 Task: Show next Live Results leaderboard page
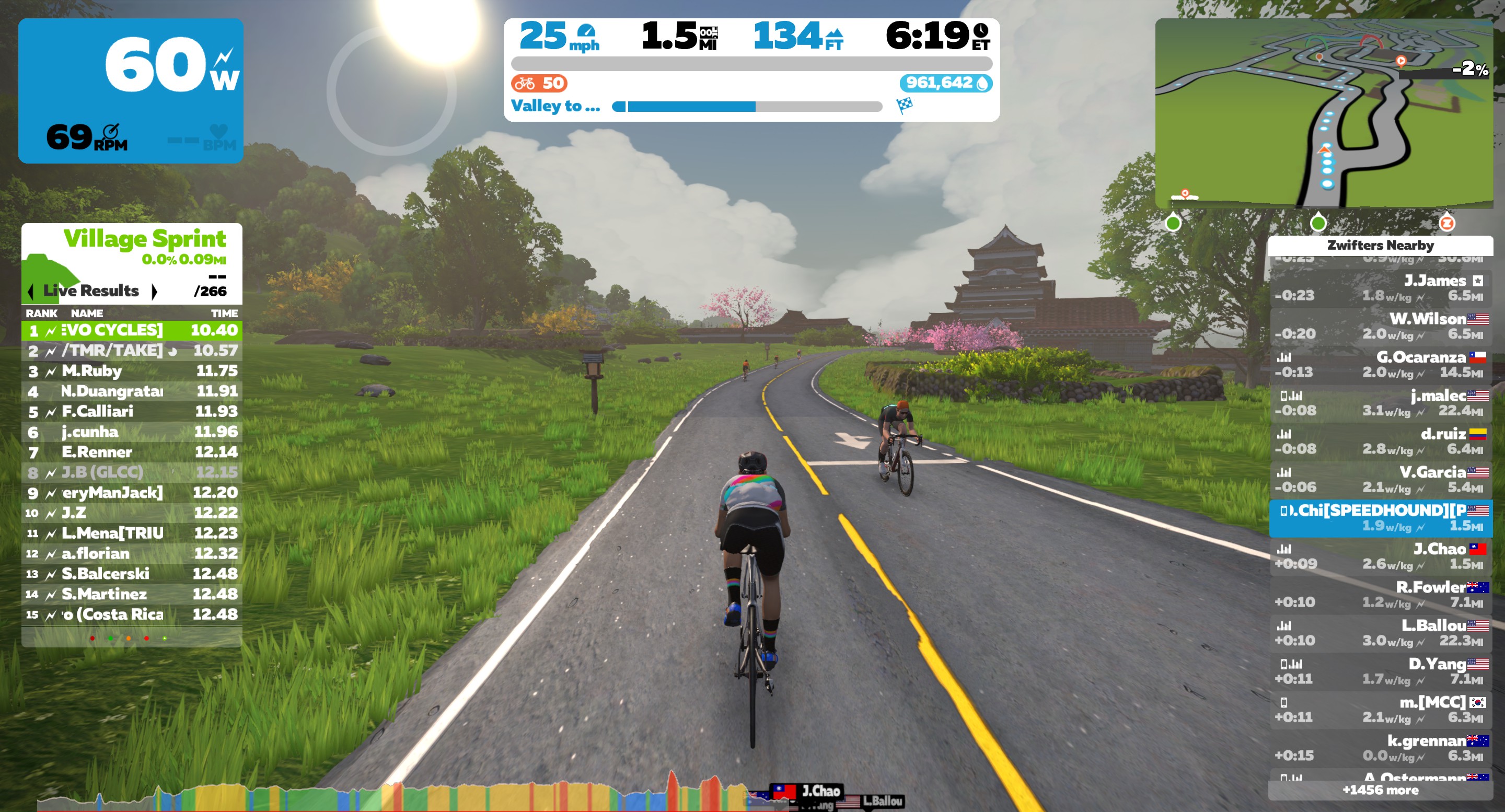[x=154, y=291]
